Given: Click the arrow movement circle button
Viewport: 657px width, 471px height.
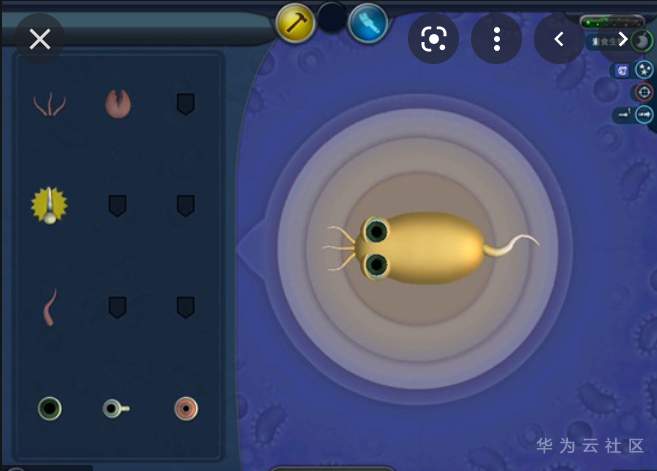Looking at the screenshot, I should (644, 114).
